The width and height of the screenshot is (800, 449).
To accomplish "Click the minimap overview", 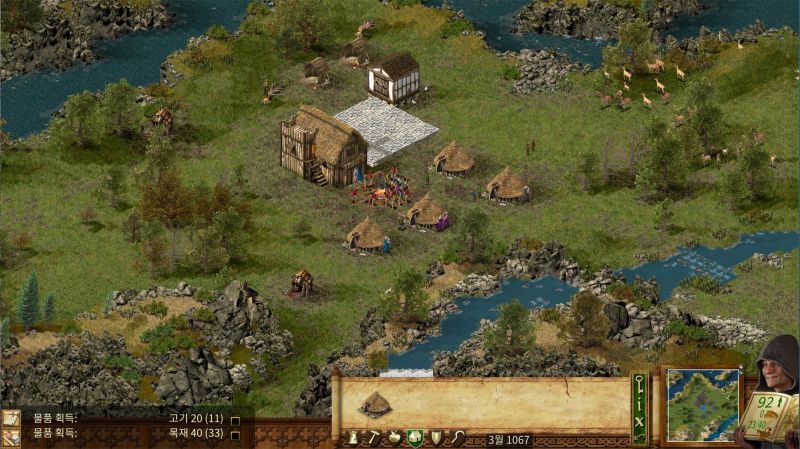I will click(x=702, y=404).
